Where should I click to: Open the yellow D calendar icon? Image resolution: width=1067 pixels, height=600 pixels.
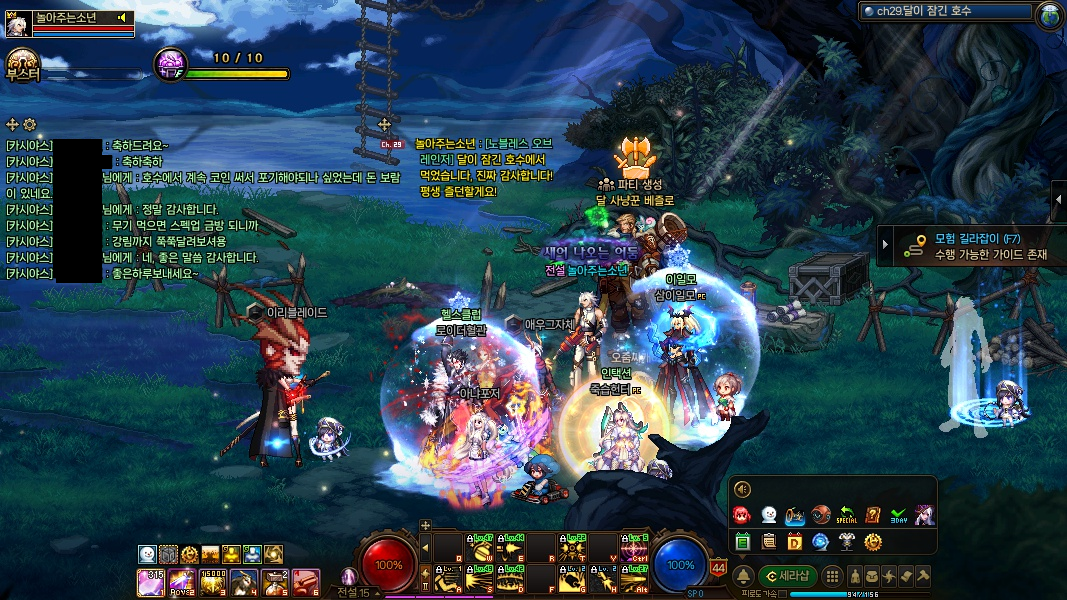pyautogui.click(x=795, y=542)
